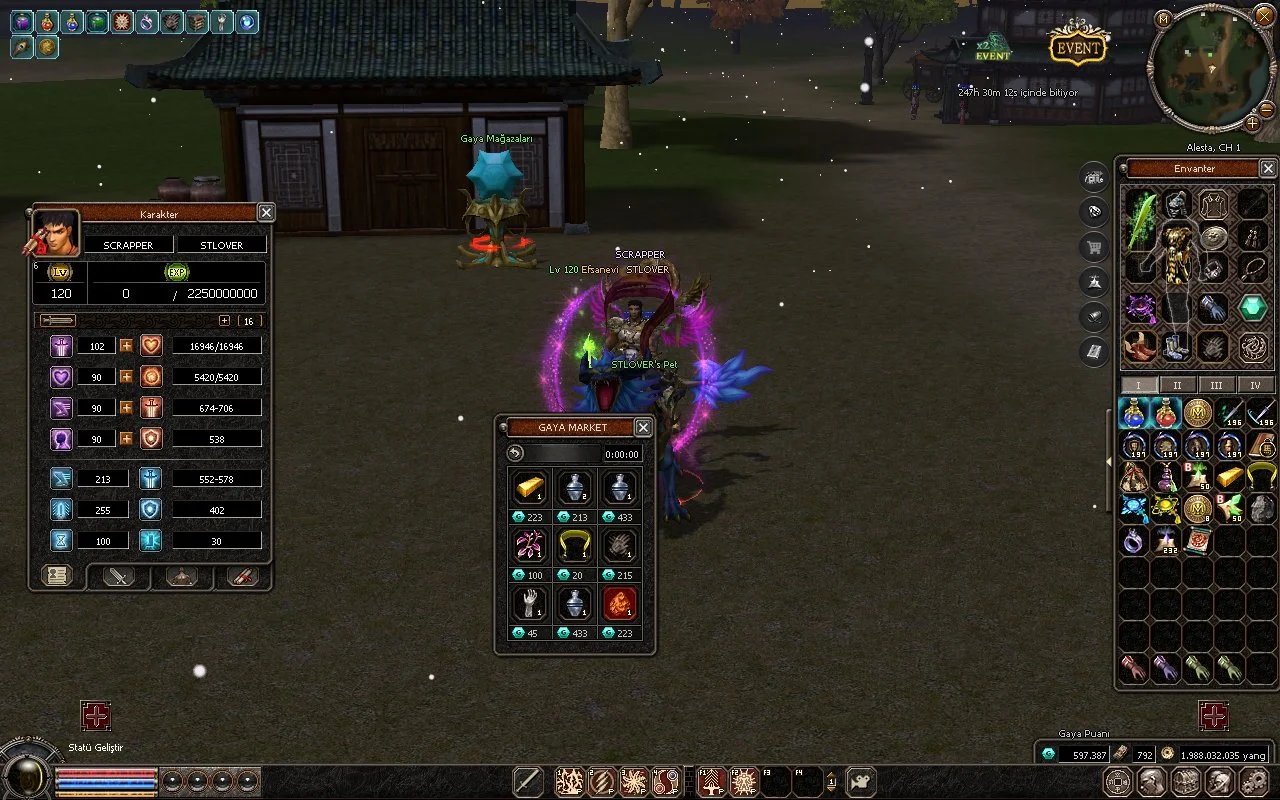Viewport: 1280px width, 800px height.
Task: Select the green emerald equipment slot
Action: pyautogui.click(x=1253, y=308)
